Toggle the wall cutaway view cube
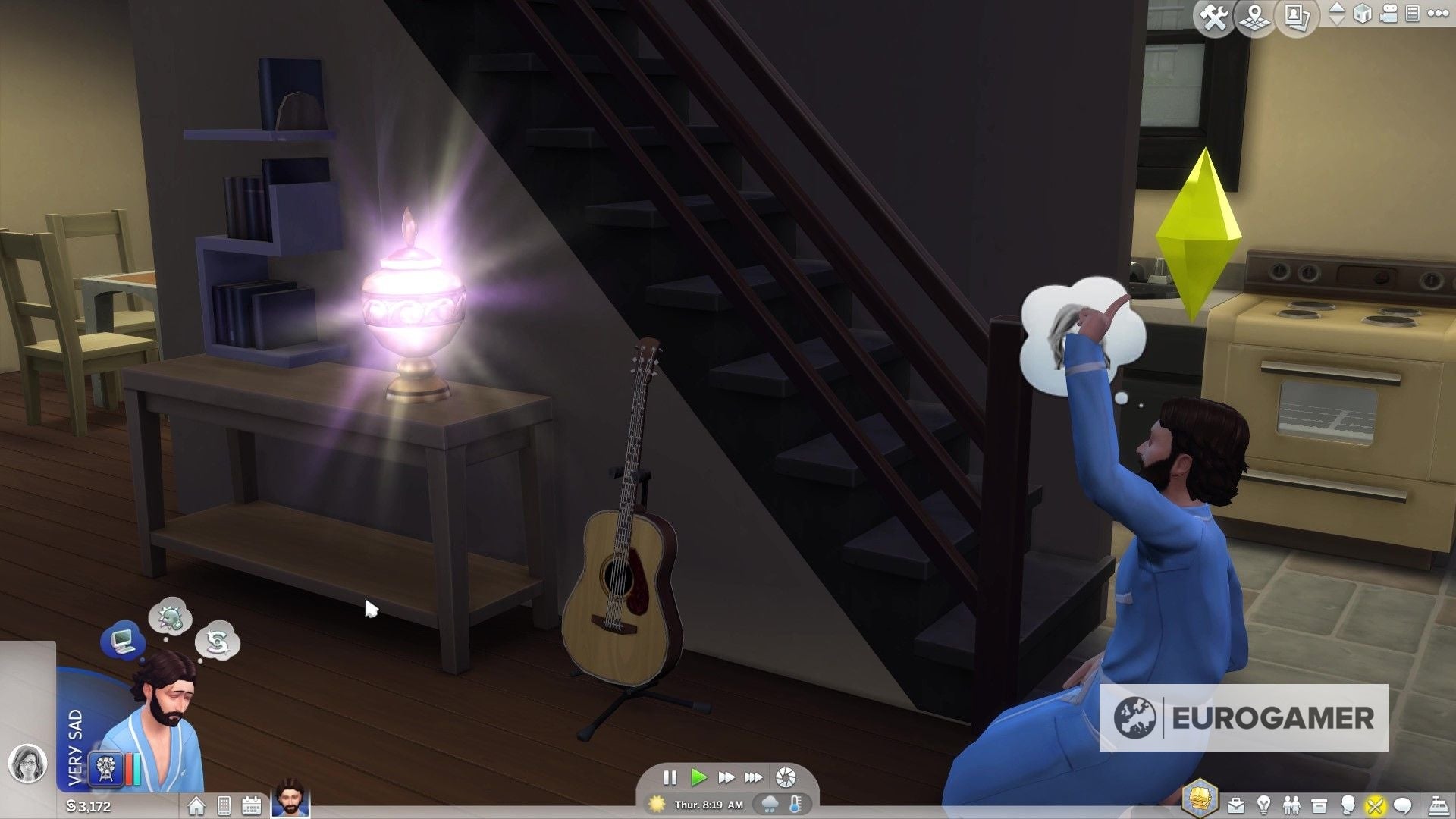Viewport: 1456px width, 819px height. [1361, 15]
